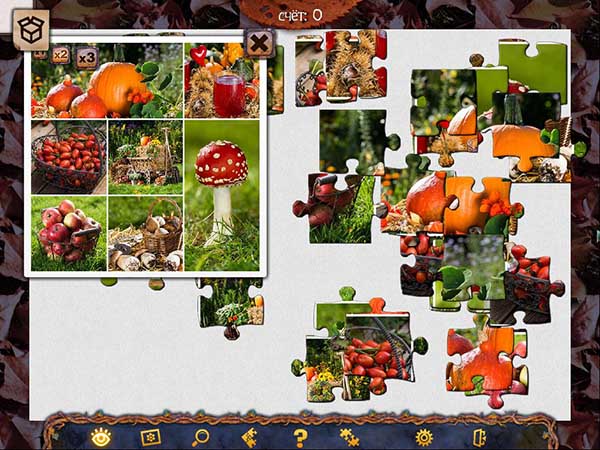This screenshot has height=450, width=600.
Task: Set preview zoom to x2
Action: point(61,55)
